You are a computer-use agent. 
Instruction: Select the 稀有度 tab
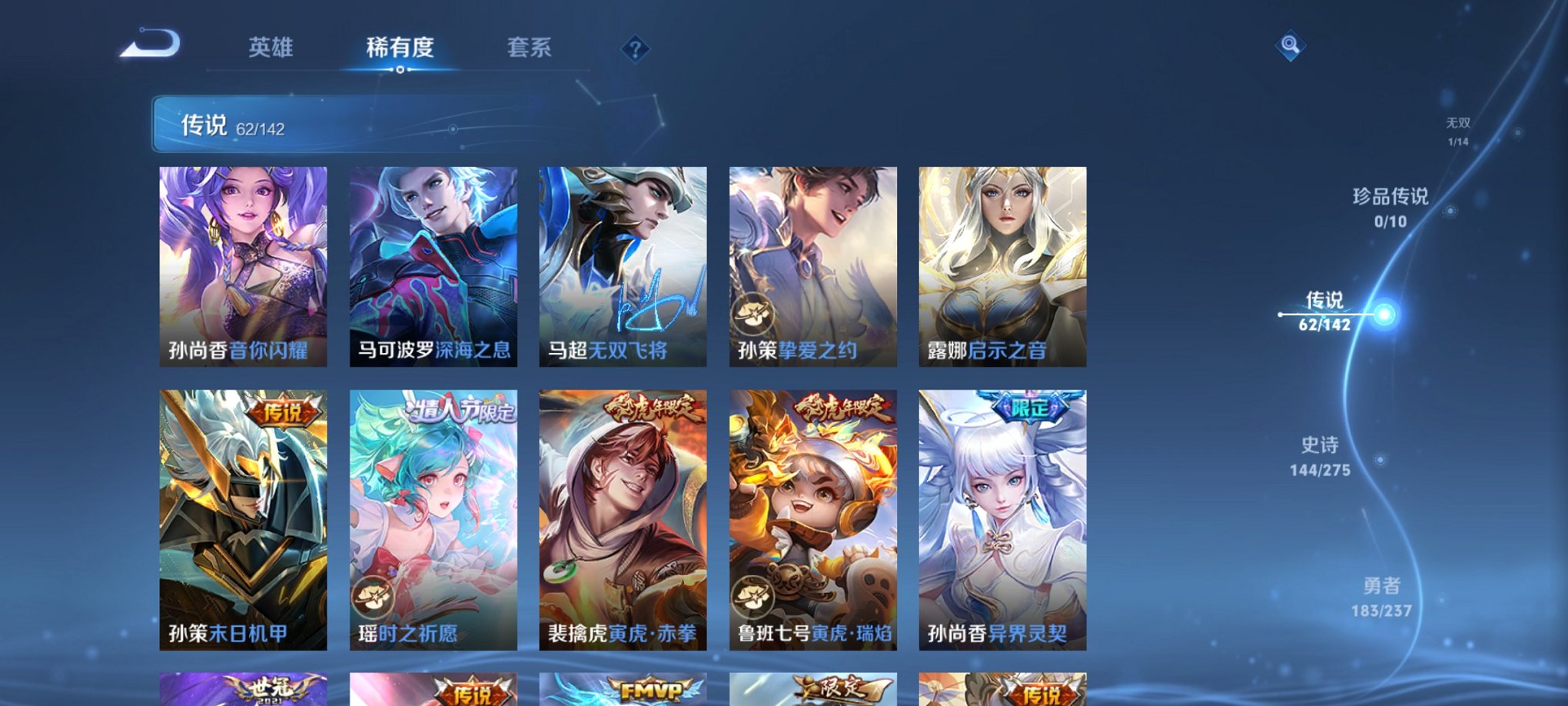coord(400,48)
